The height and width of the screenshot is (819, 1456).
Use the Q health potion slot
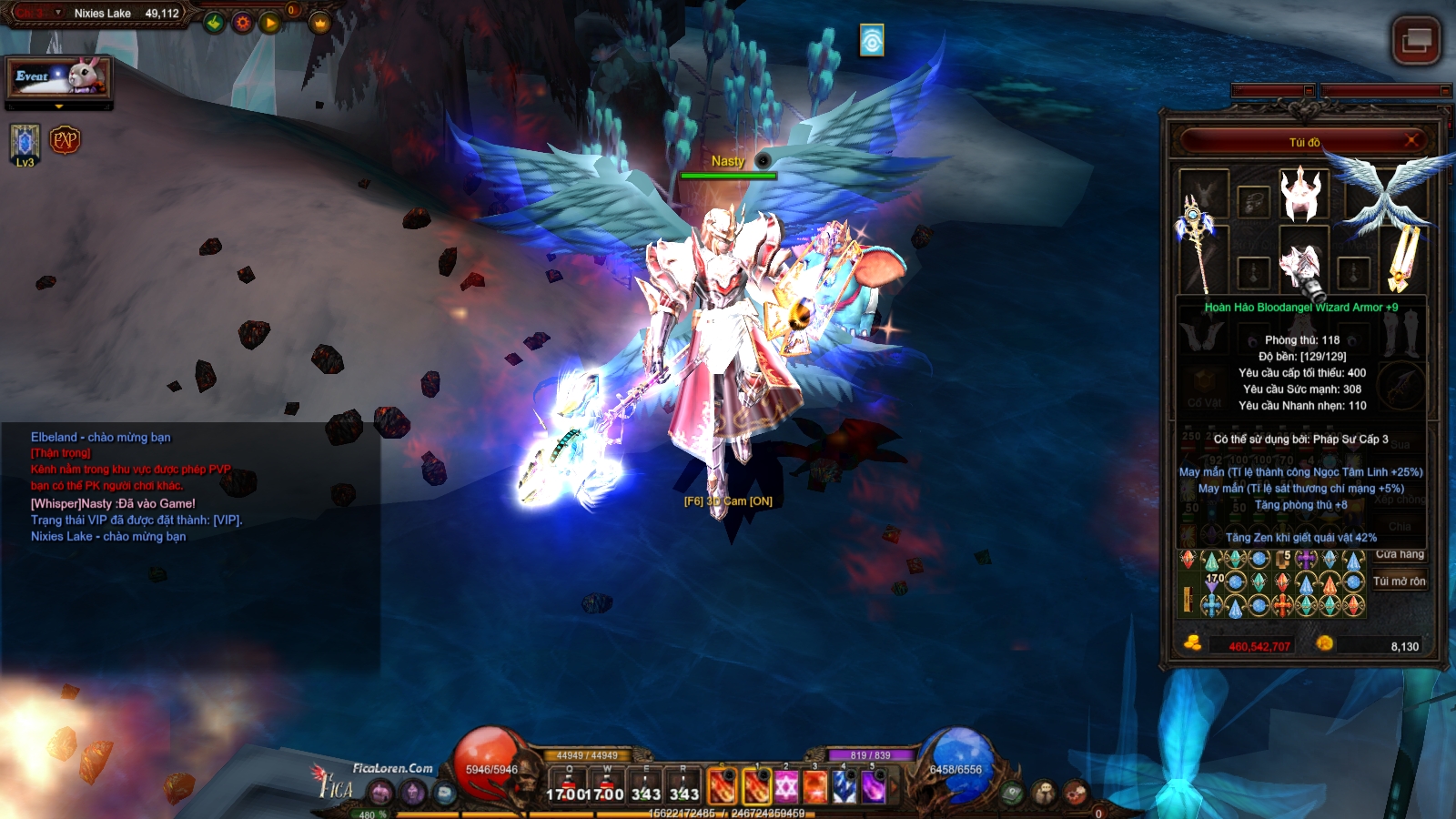[x=570, y=786]
